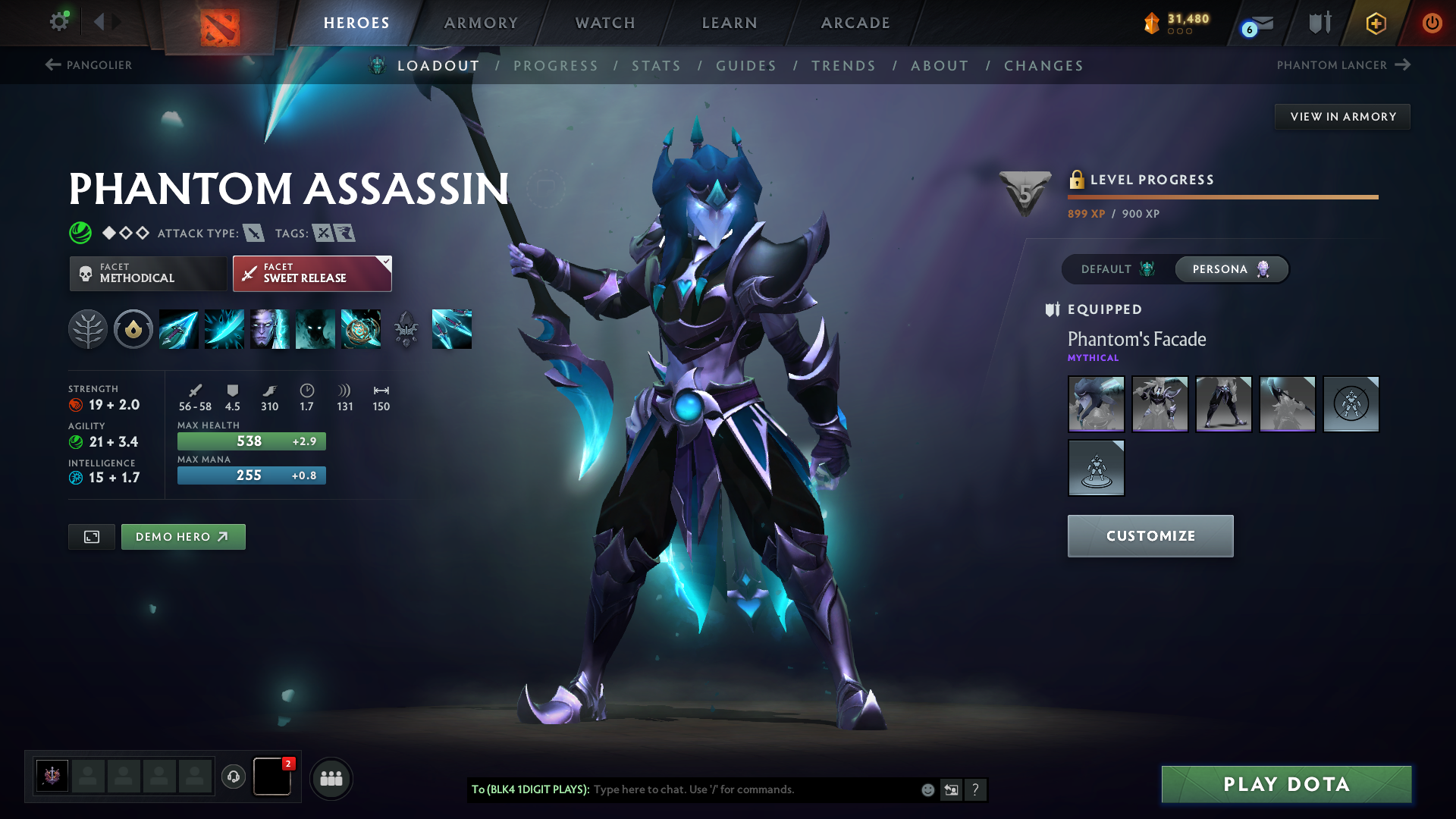The width and height of the screenshot is (1456, 819).
Task: Open the Arcade tab
Action: pos(855,23)
